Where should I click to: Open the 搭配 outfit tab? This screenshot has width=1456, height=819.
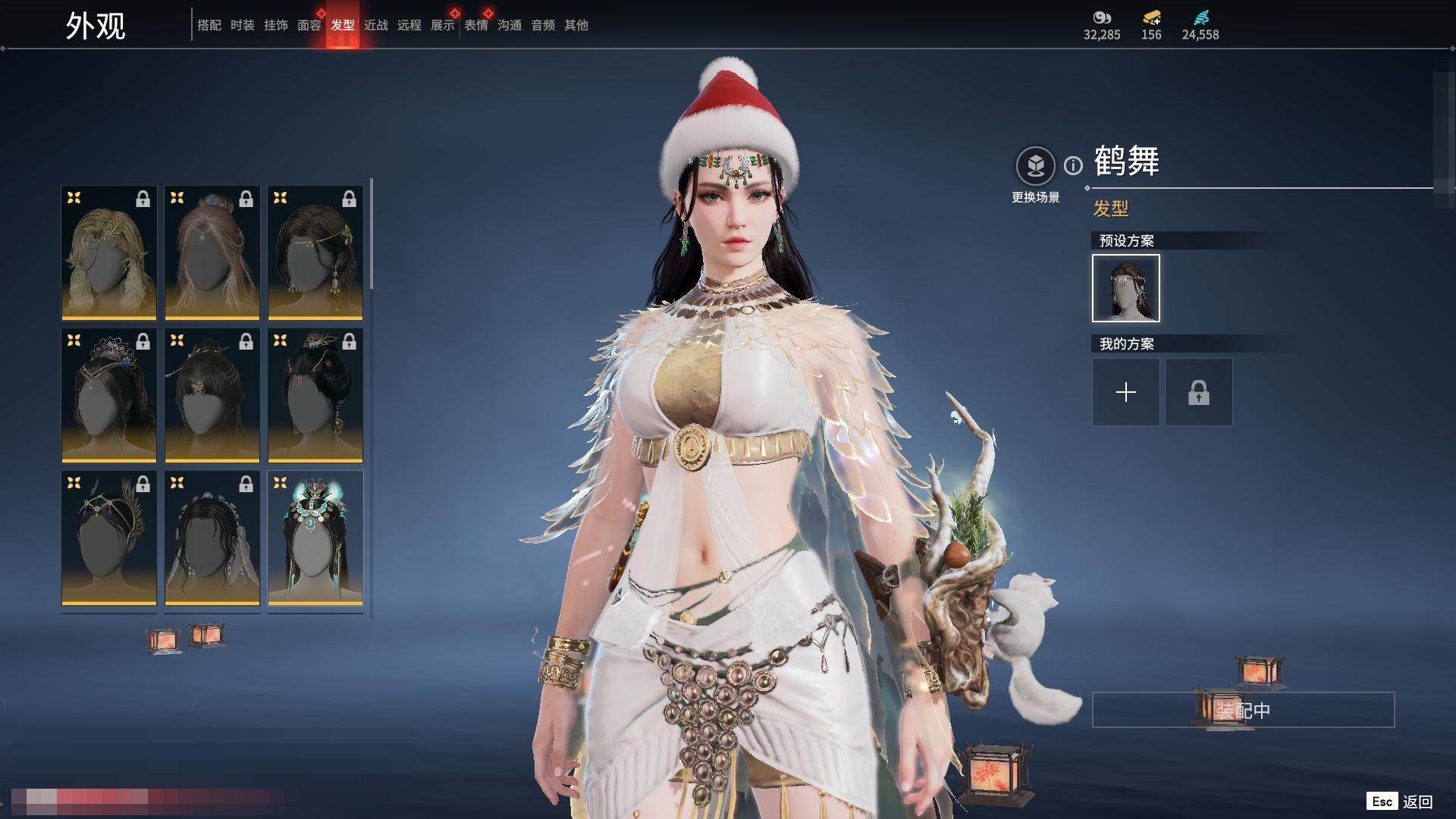click(x=209, y=26)
